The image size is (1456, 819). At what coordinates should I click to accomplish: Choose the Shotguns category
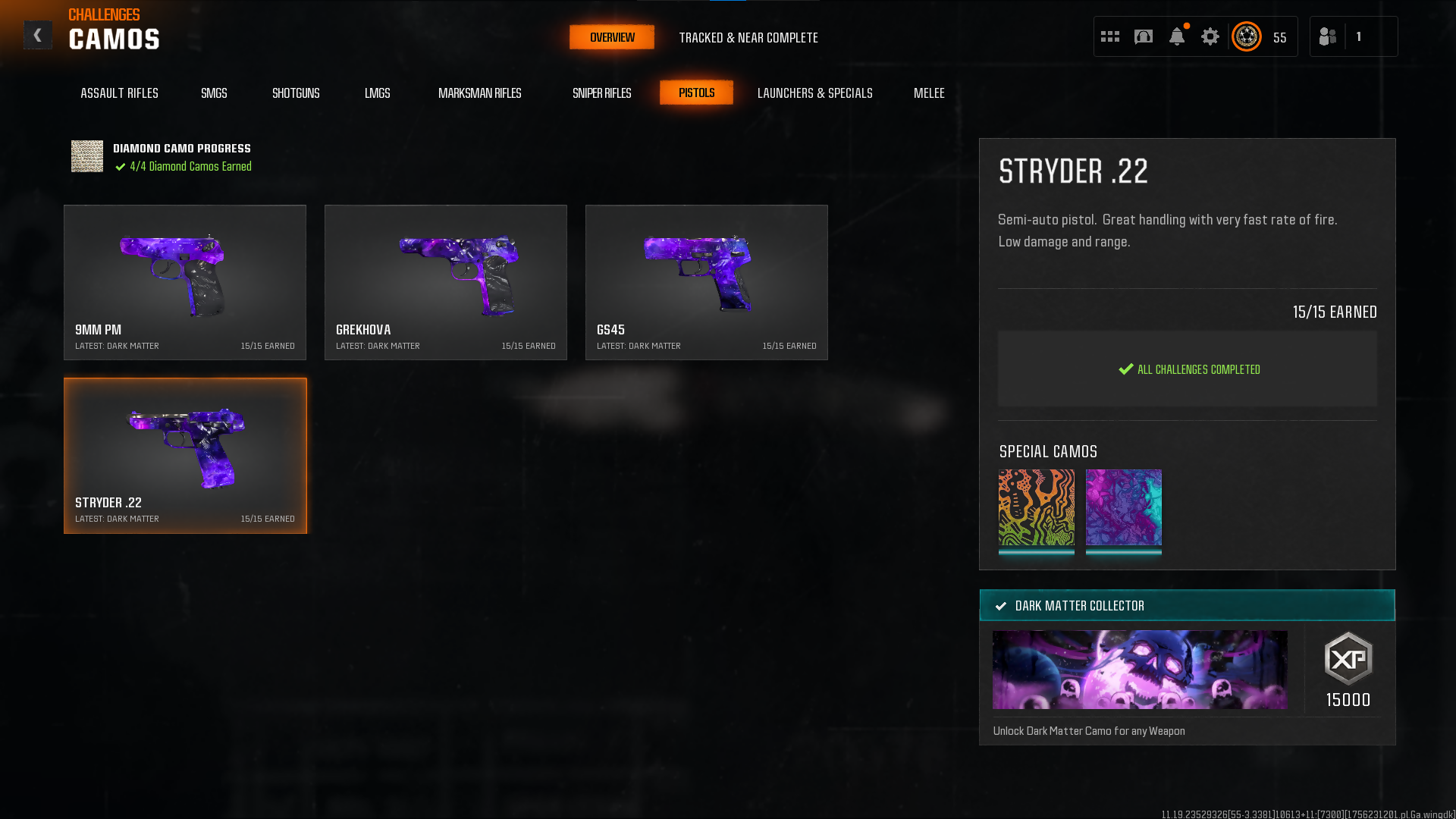click(296, 93)
